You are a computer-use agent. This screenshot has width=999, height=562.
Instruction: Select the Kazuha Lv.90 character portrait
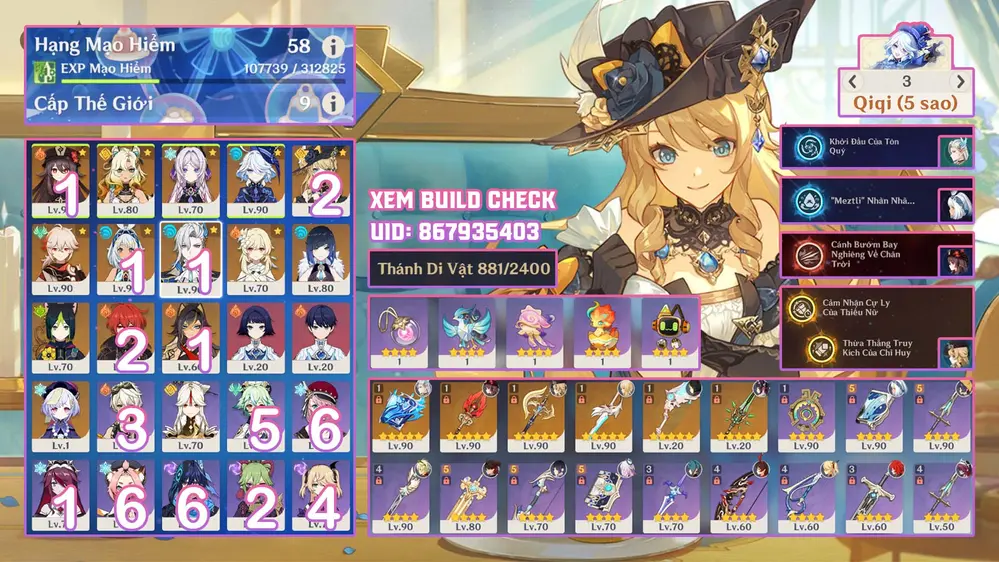[61, 259]
